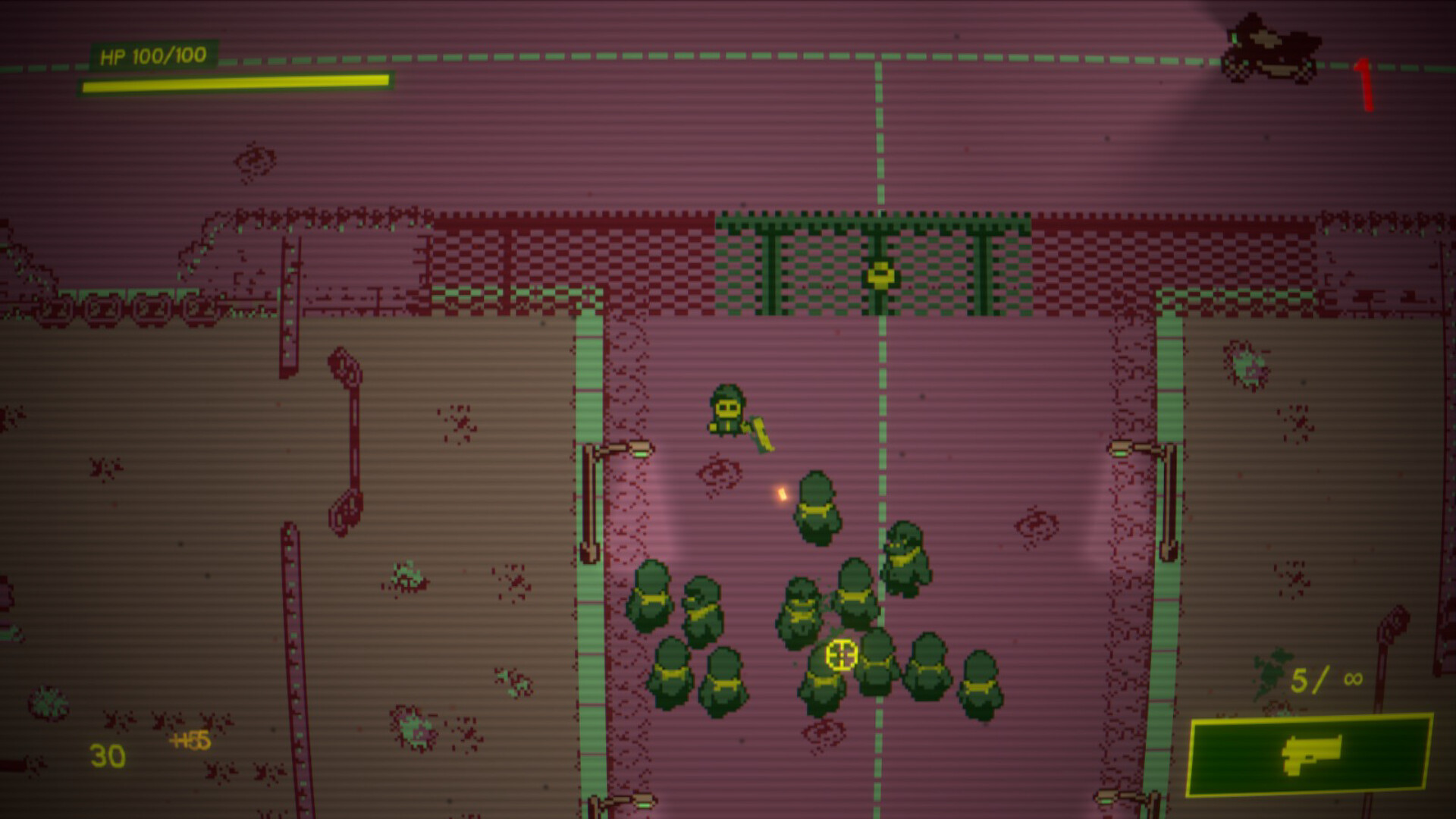Click the large enemy at the top of the horde
1456x819 pixels.
click(x=817, y=507)
